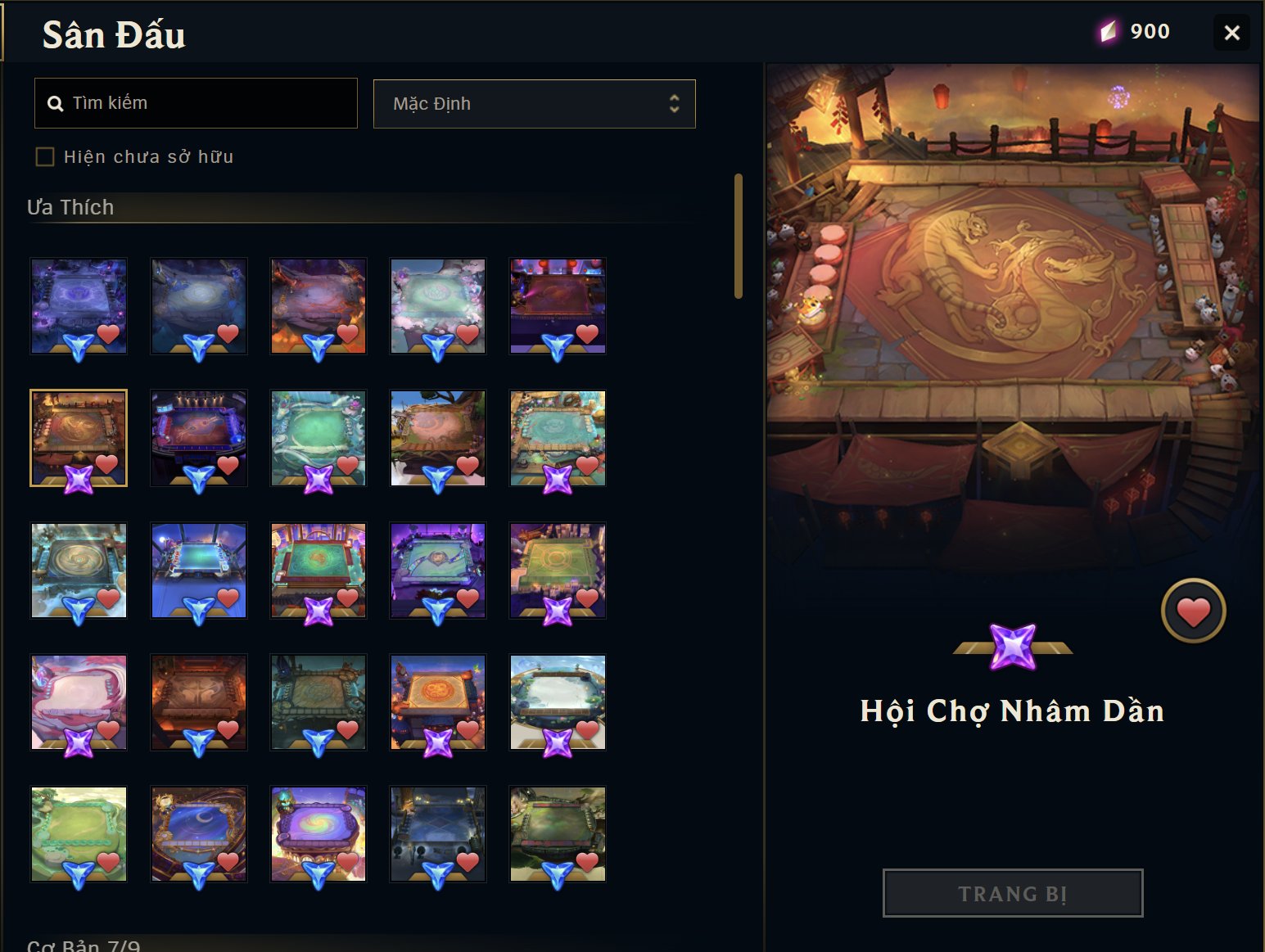Choose the red-bordered green field arena

tap(319, 570)
